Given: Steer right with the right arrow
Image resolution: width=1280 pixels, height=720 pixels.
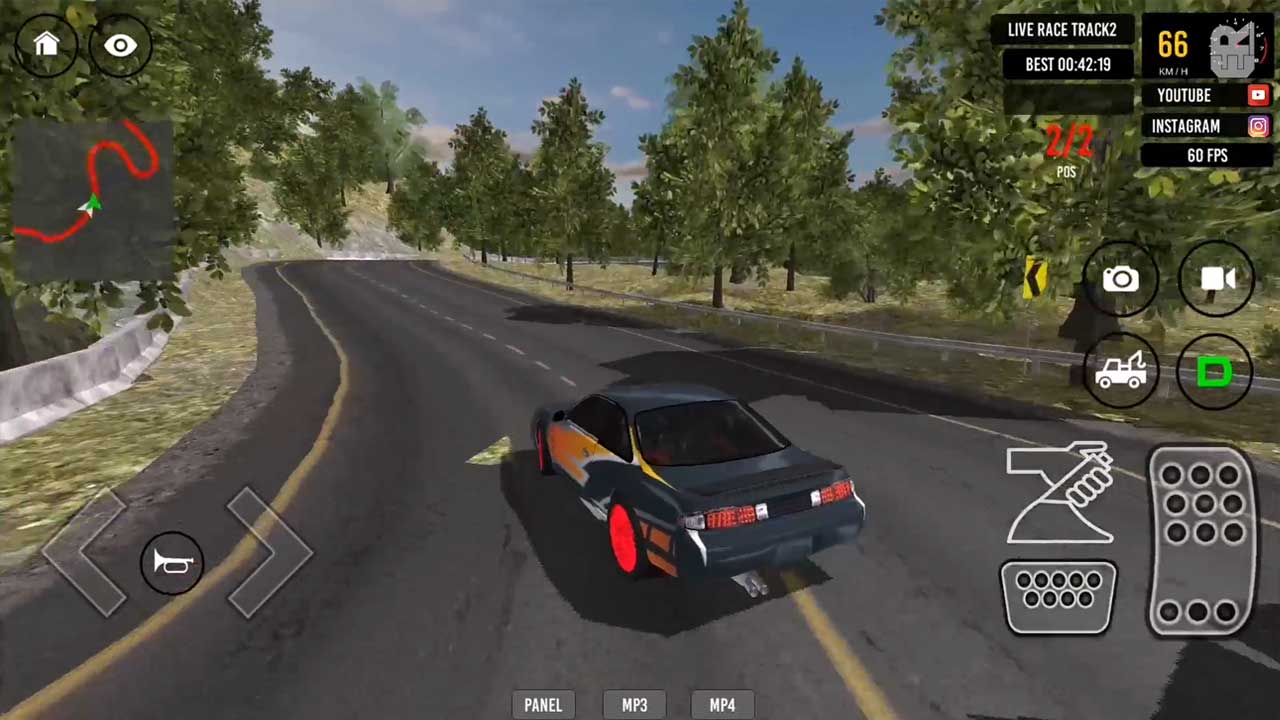Looking at the screenshot, I should (x=268, y=551).
